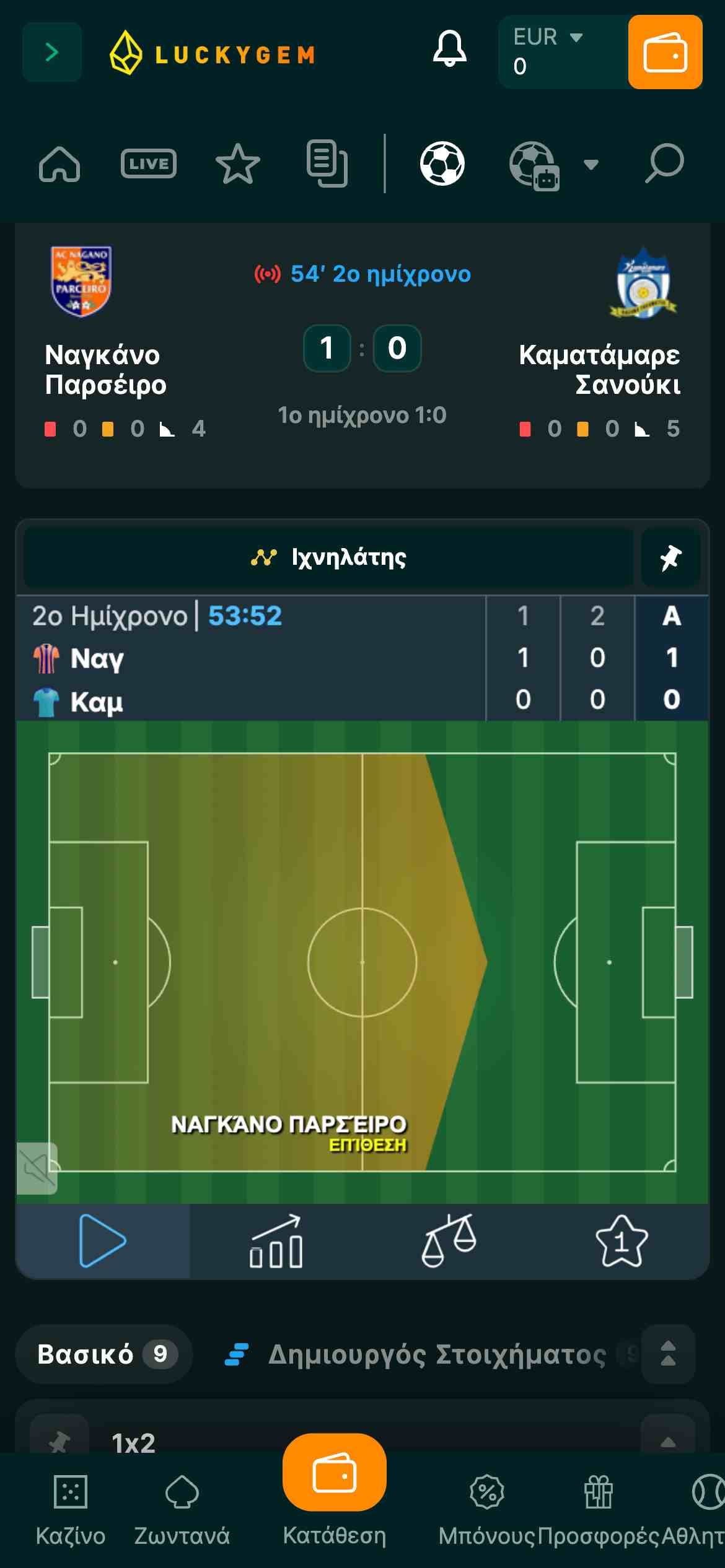Open the notifications bell
725x1568 pixels.
tap(449, 49)
